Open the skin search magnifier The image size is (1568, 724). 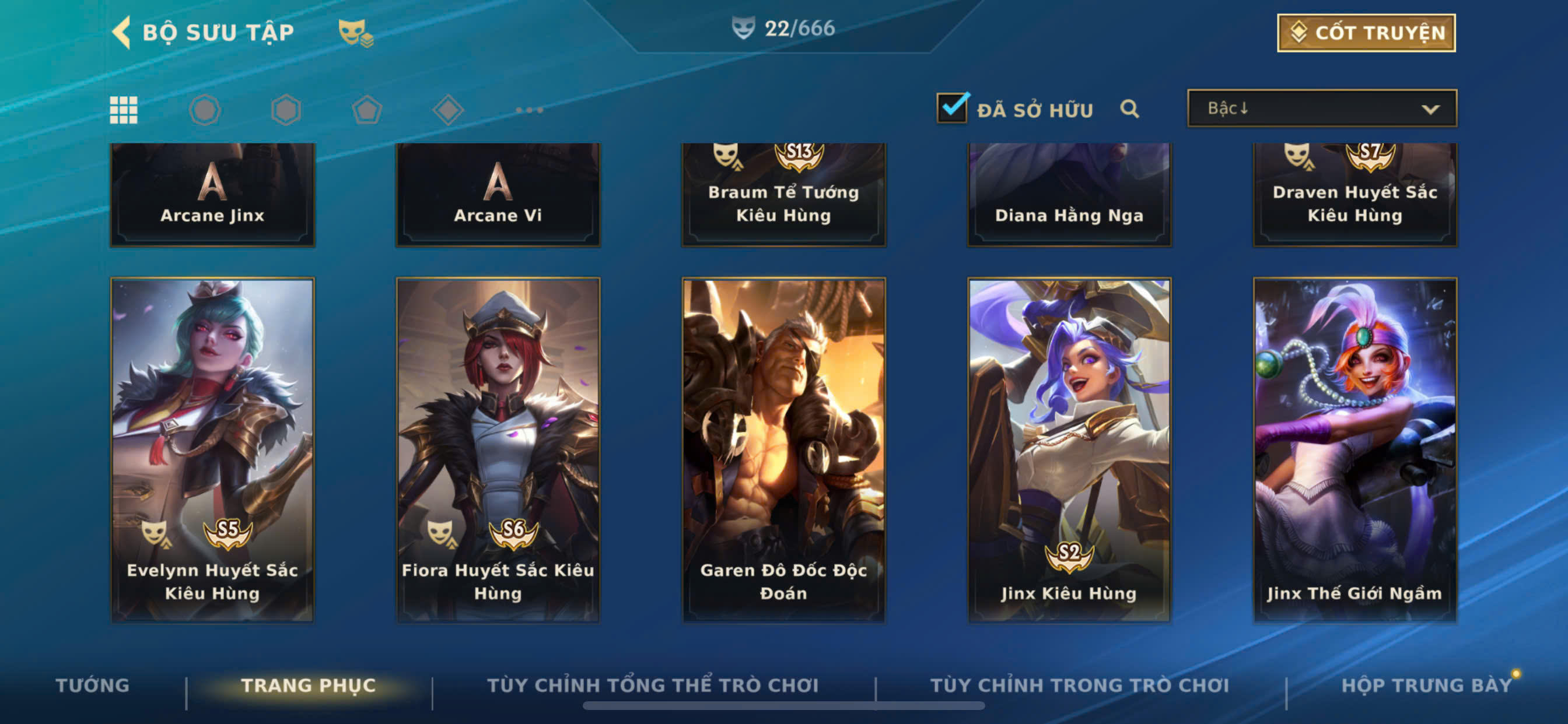tap(1129, 109)
